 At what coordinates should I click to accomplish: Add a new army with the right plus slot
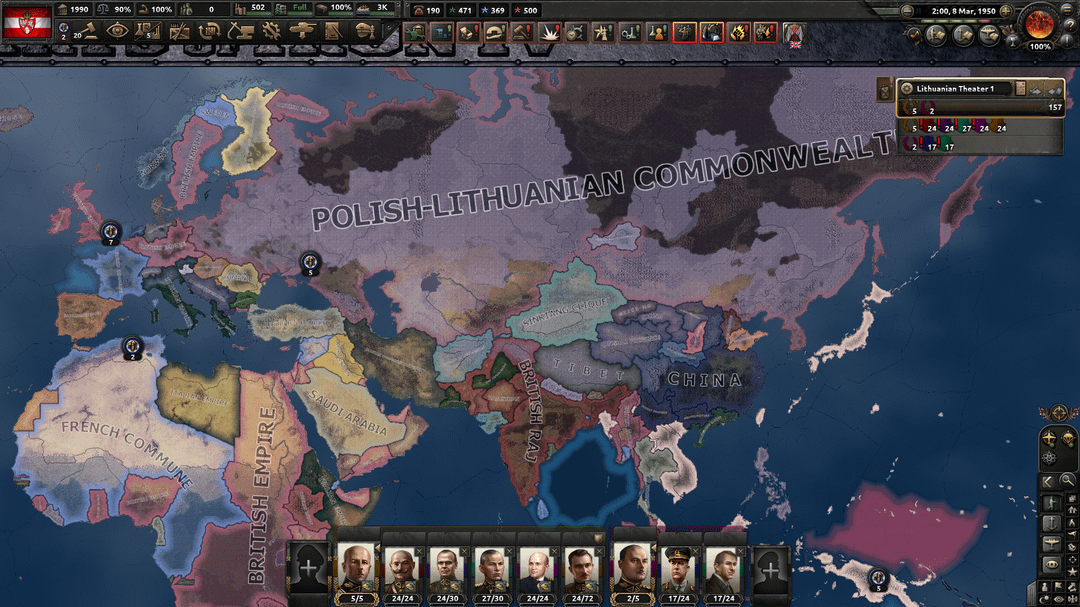[x=770, y=568]
